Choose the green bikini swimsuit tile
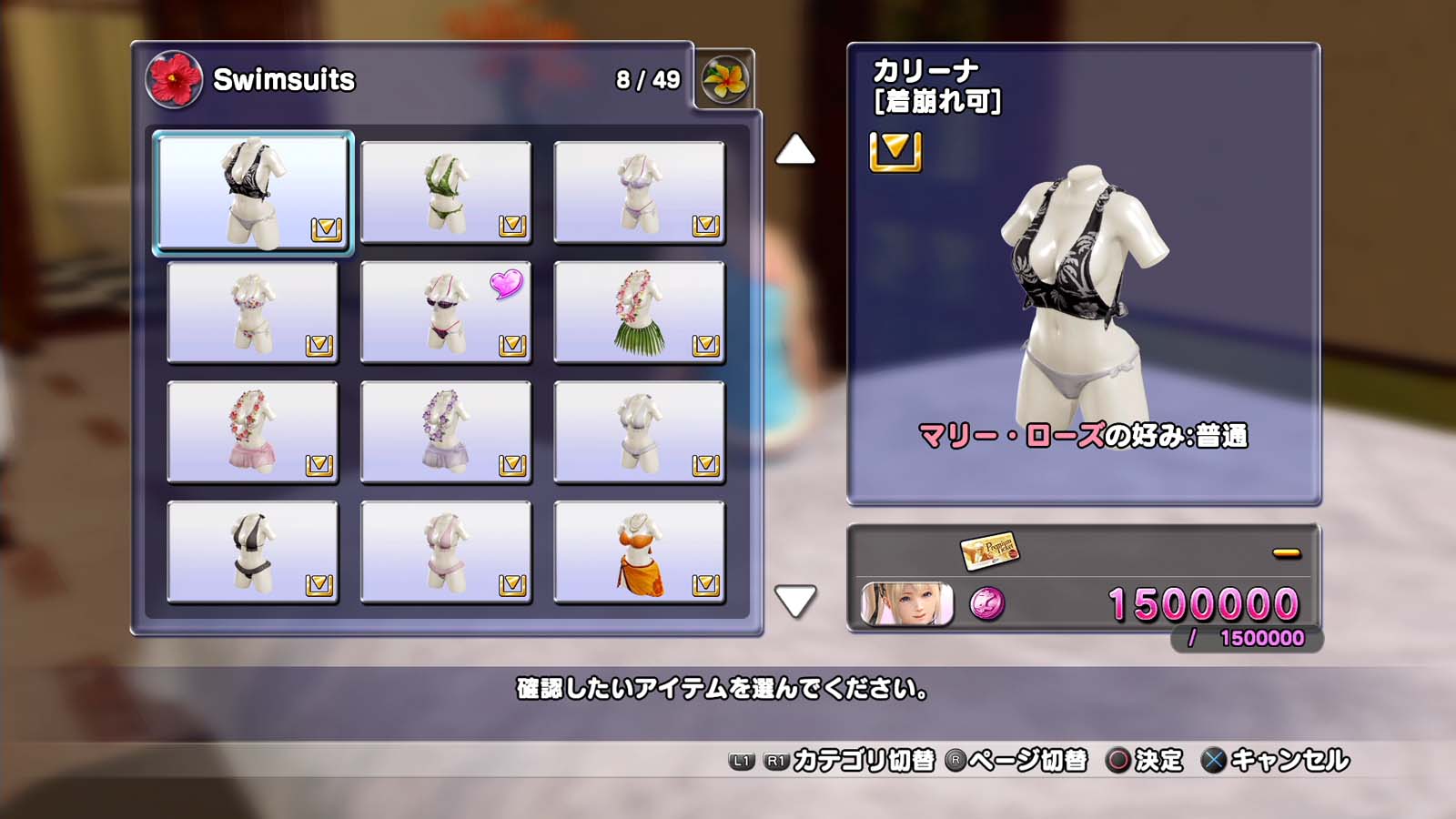Image resolution: width=1456 pixels, height=819 pixels. tap(446, 192)
